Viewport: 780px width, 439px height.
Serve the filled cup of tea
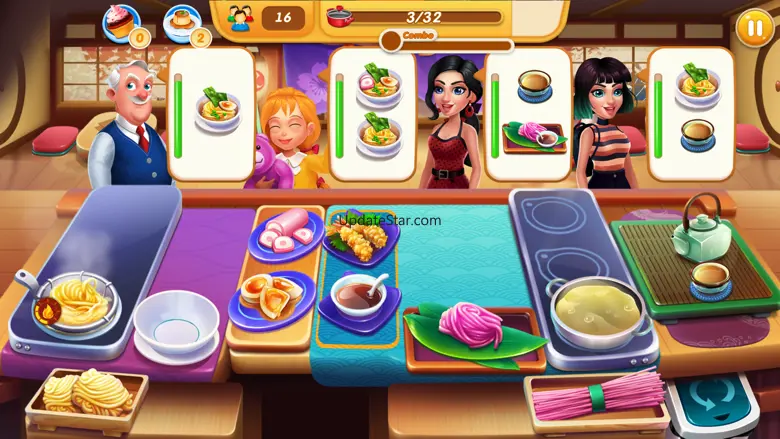(710, 279)
